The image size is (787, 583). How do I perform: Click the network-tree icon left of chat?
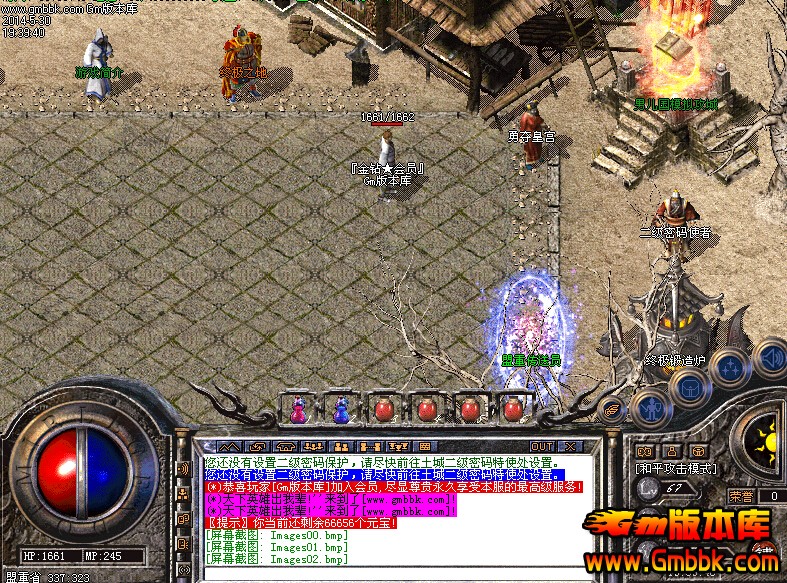[x=183, y=494]
